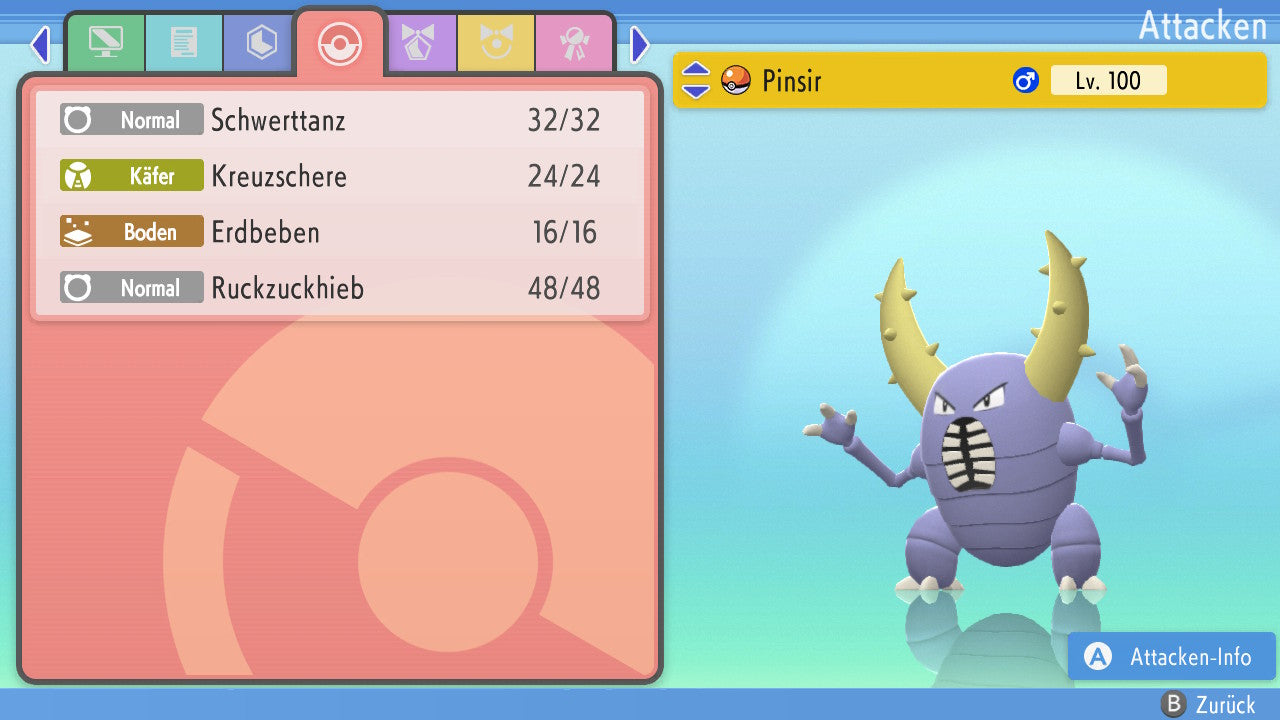Click the left arrow beside the tabs
The image size is (1280, 720).
pyautogui.click(x=40, y=44)
